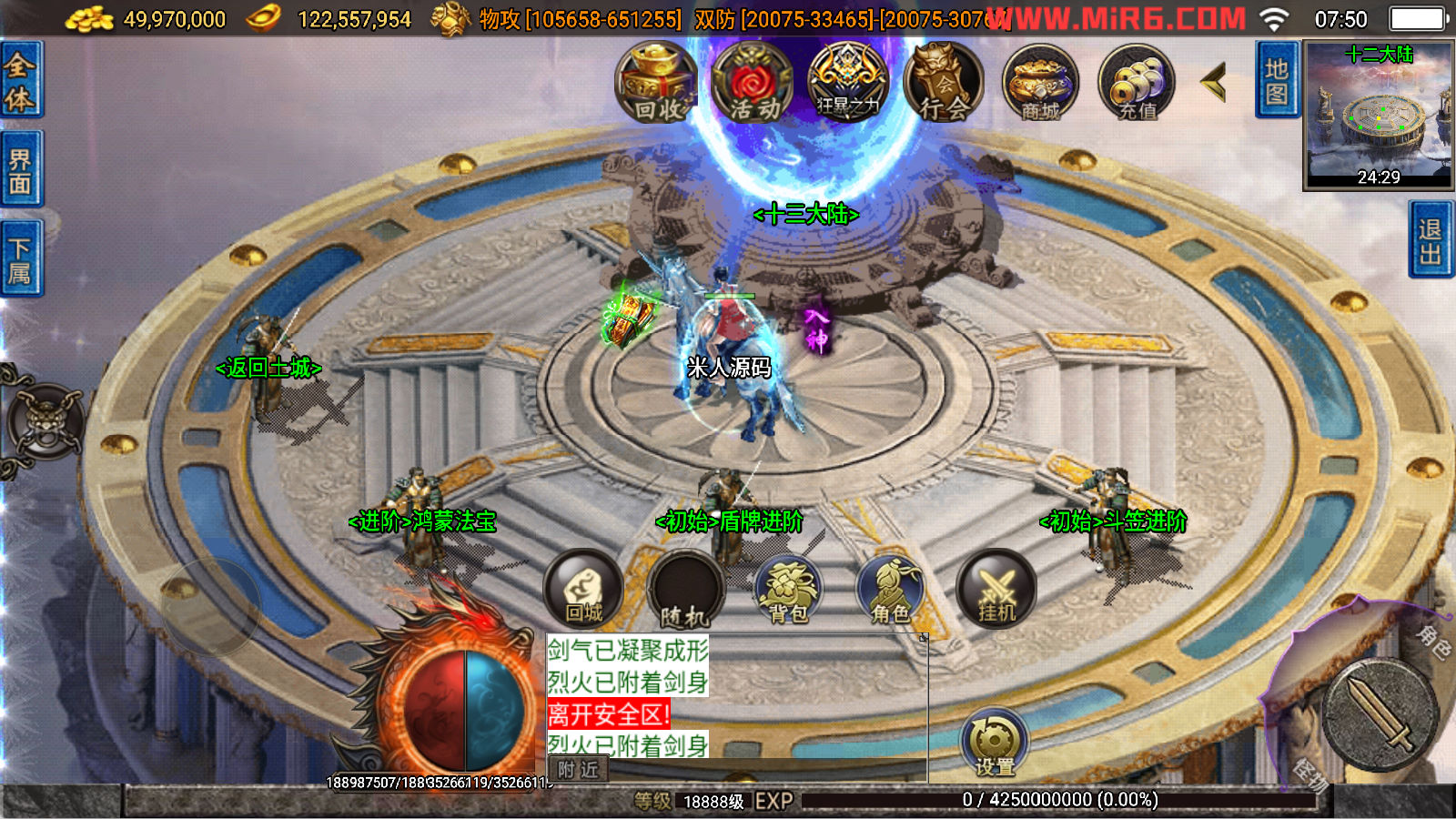Select the 界面 side tab
Viewport: 1456px width, 819px height.
20,171
